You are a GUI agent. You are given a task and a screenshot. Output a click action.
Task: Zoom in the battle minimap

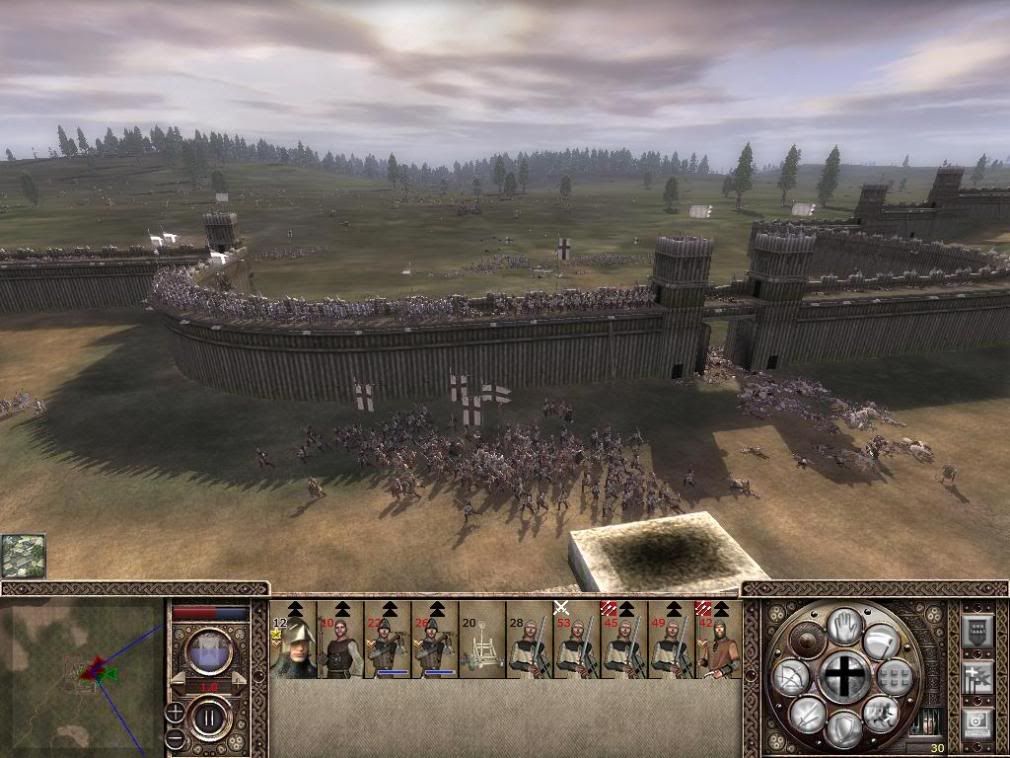175,712
